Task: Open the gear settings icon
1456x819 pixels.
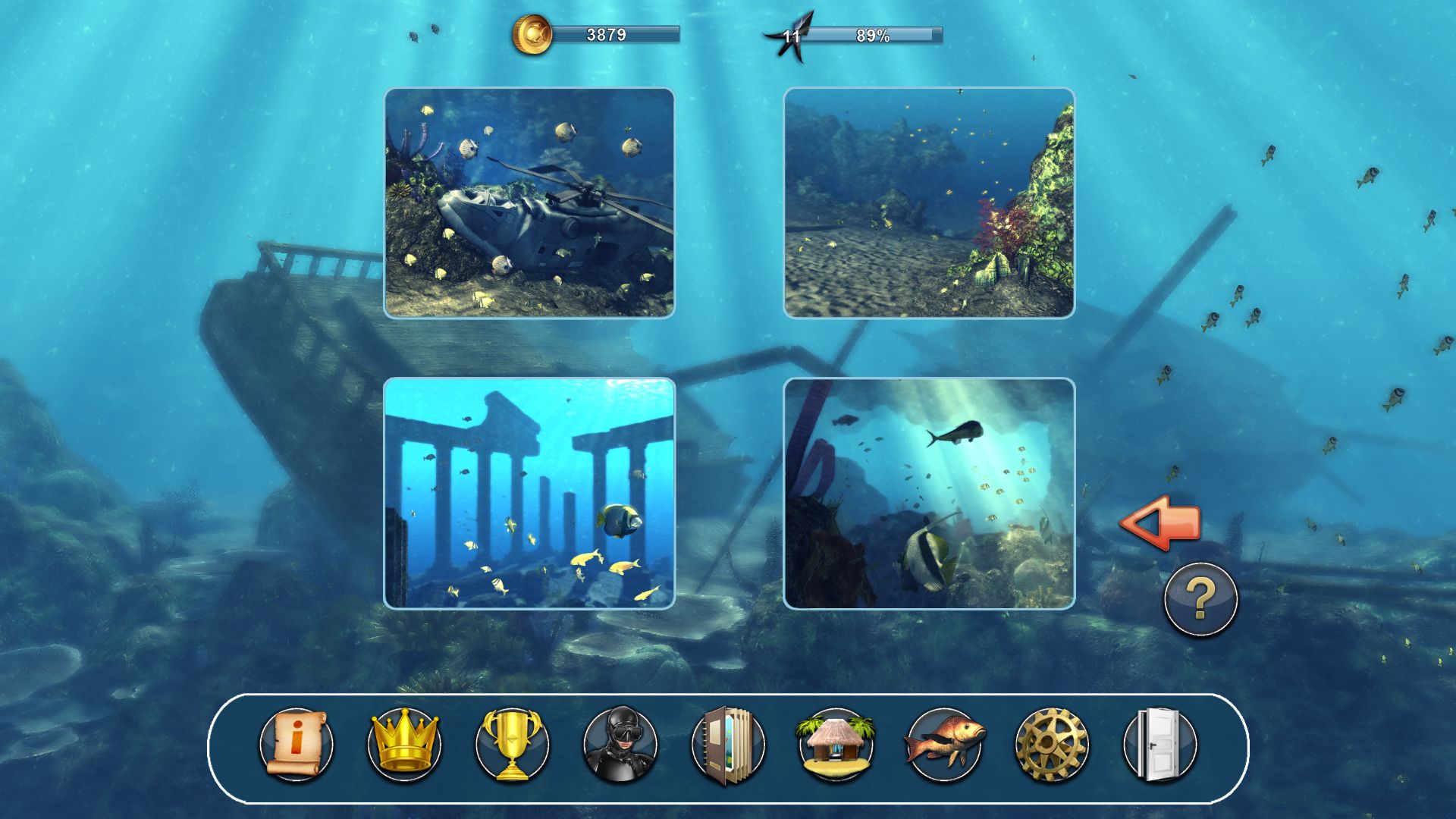Action: pos(1051,745)
